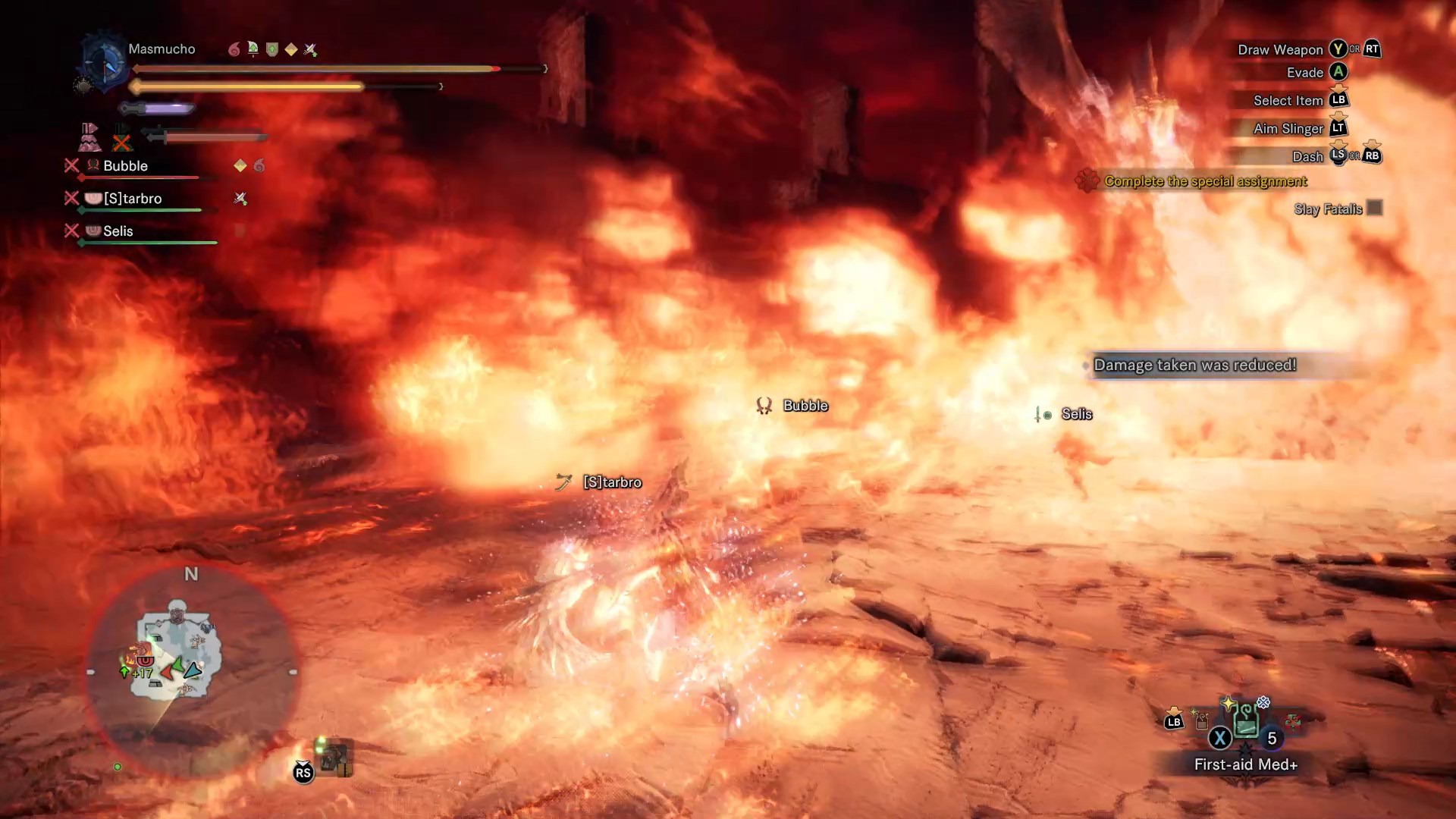The image size is (1456, 819).
Task: Click the Bubble player nameplate in the scene
Action: [805, 406]
